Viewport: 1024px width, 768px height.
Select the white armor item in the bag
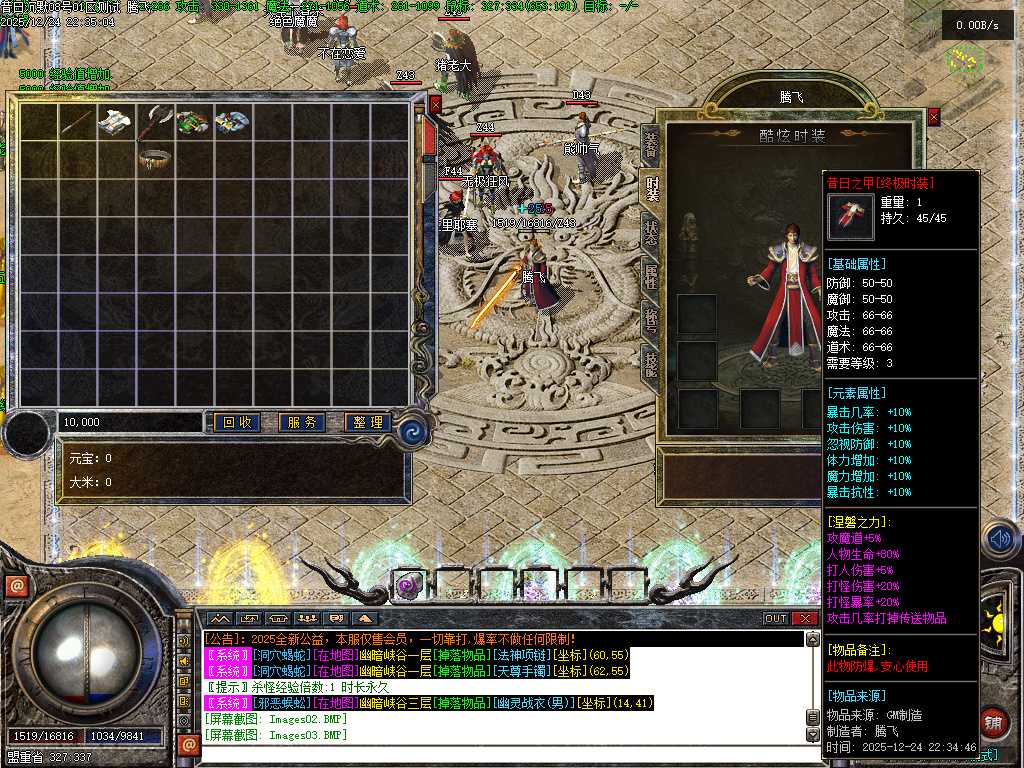coord(116,121)
